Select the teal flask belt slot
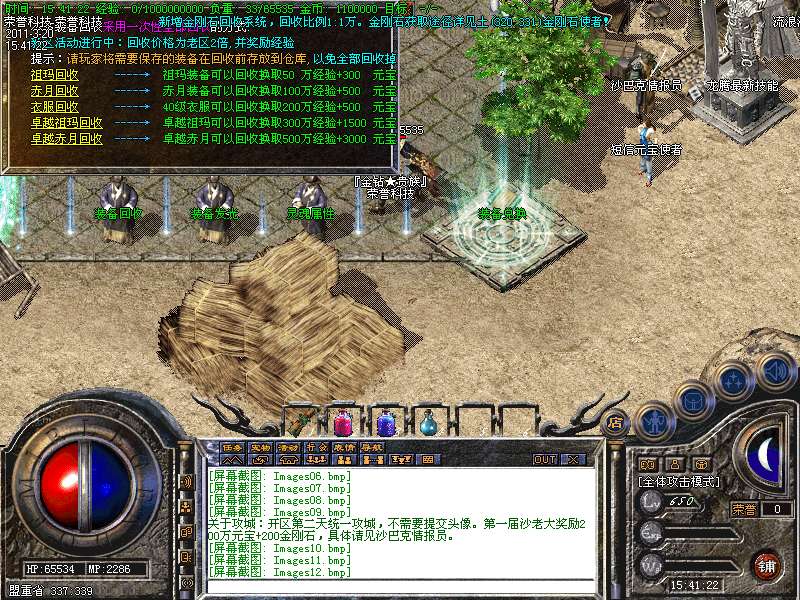The width and height of the screenshot is (800, 600). [x=428, y=424]
